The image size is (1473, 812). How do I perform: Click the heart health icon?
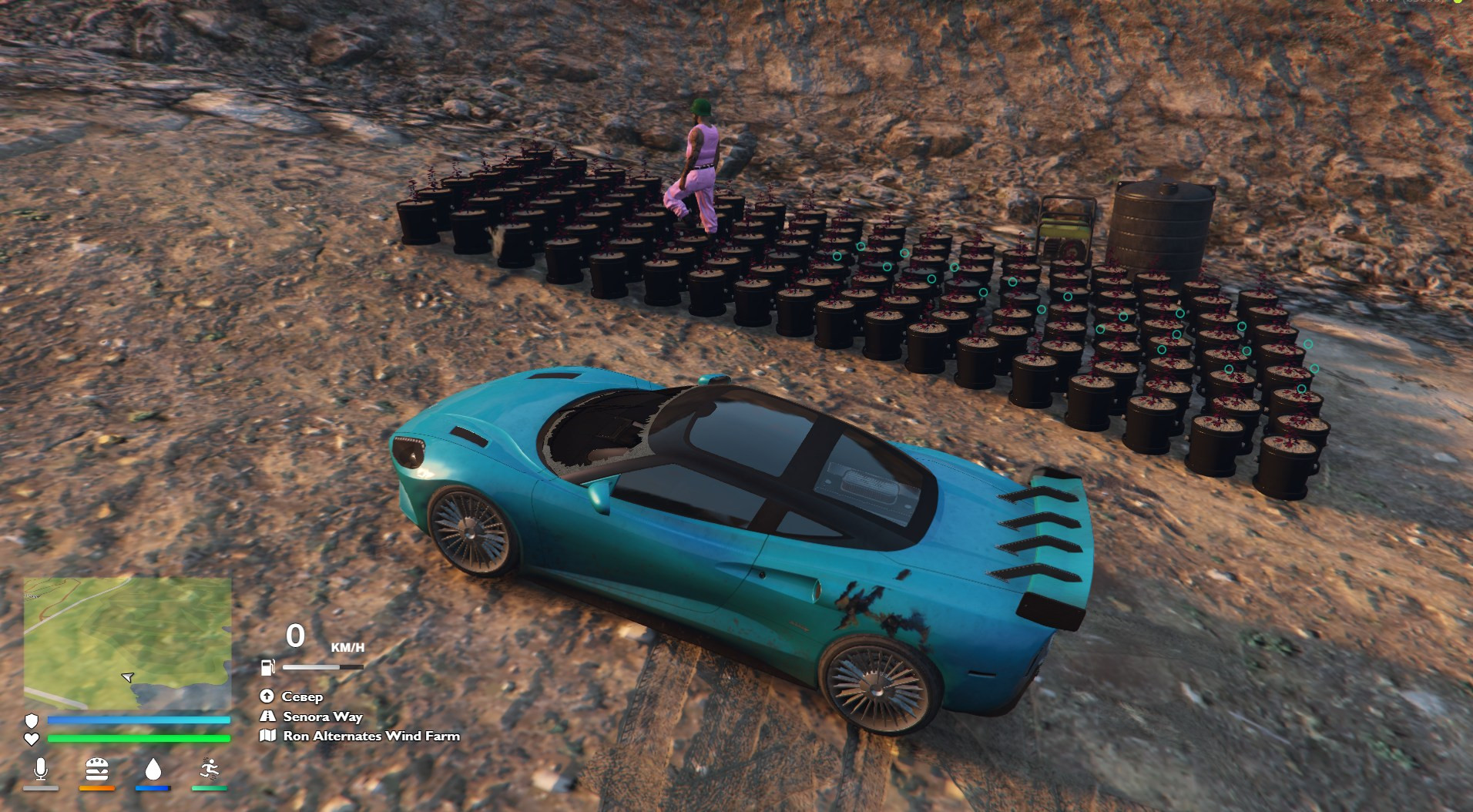(32, 739)
